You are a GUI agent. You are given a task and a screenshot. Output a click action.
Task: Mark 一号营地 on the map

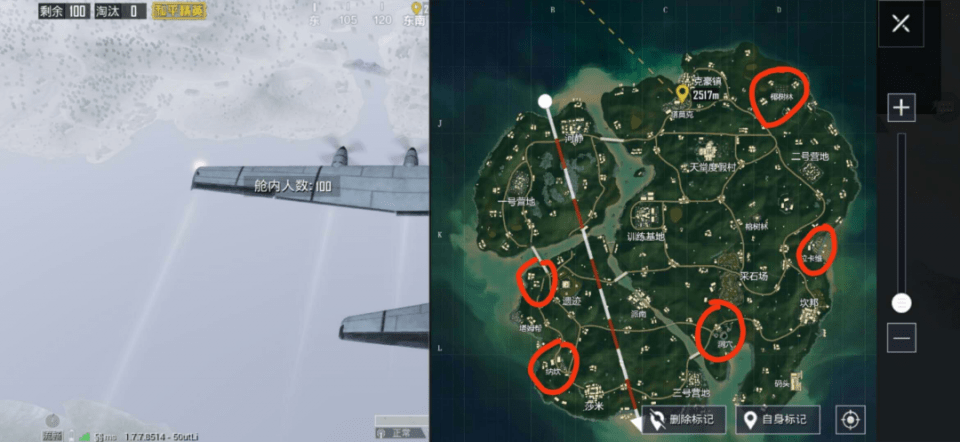516,201
